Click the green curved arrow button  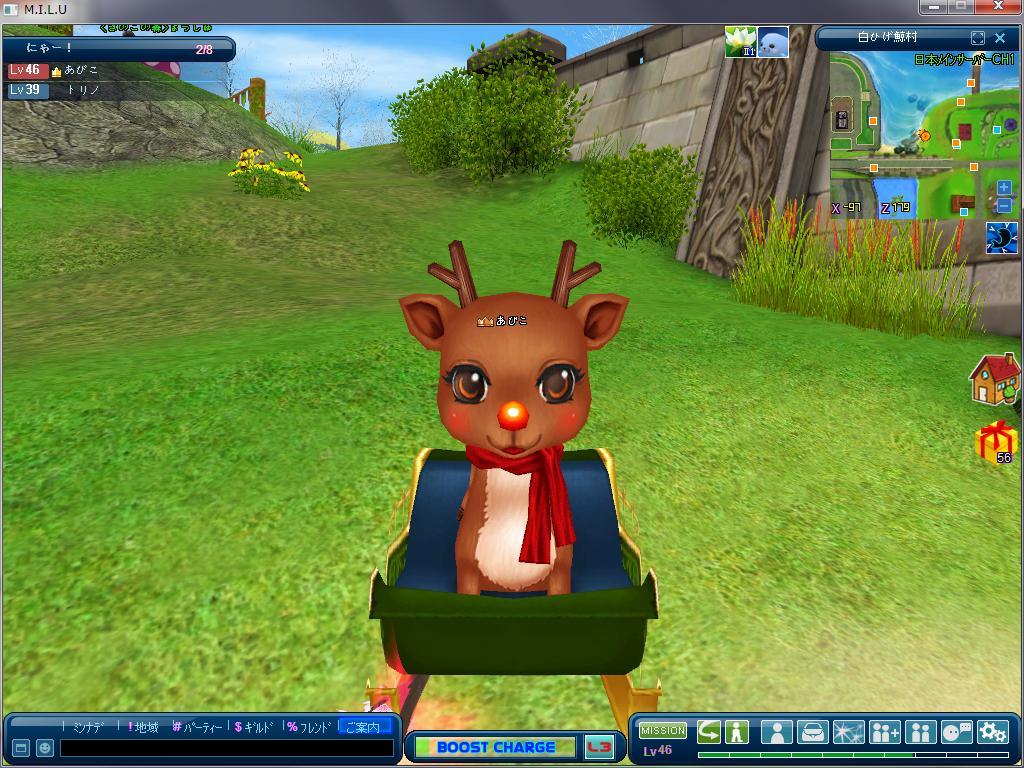pos(709,732)
